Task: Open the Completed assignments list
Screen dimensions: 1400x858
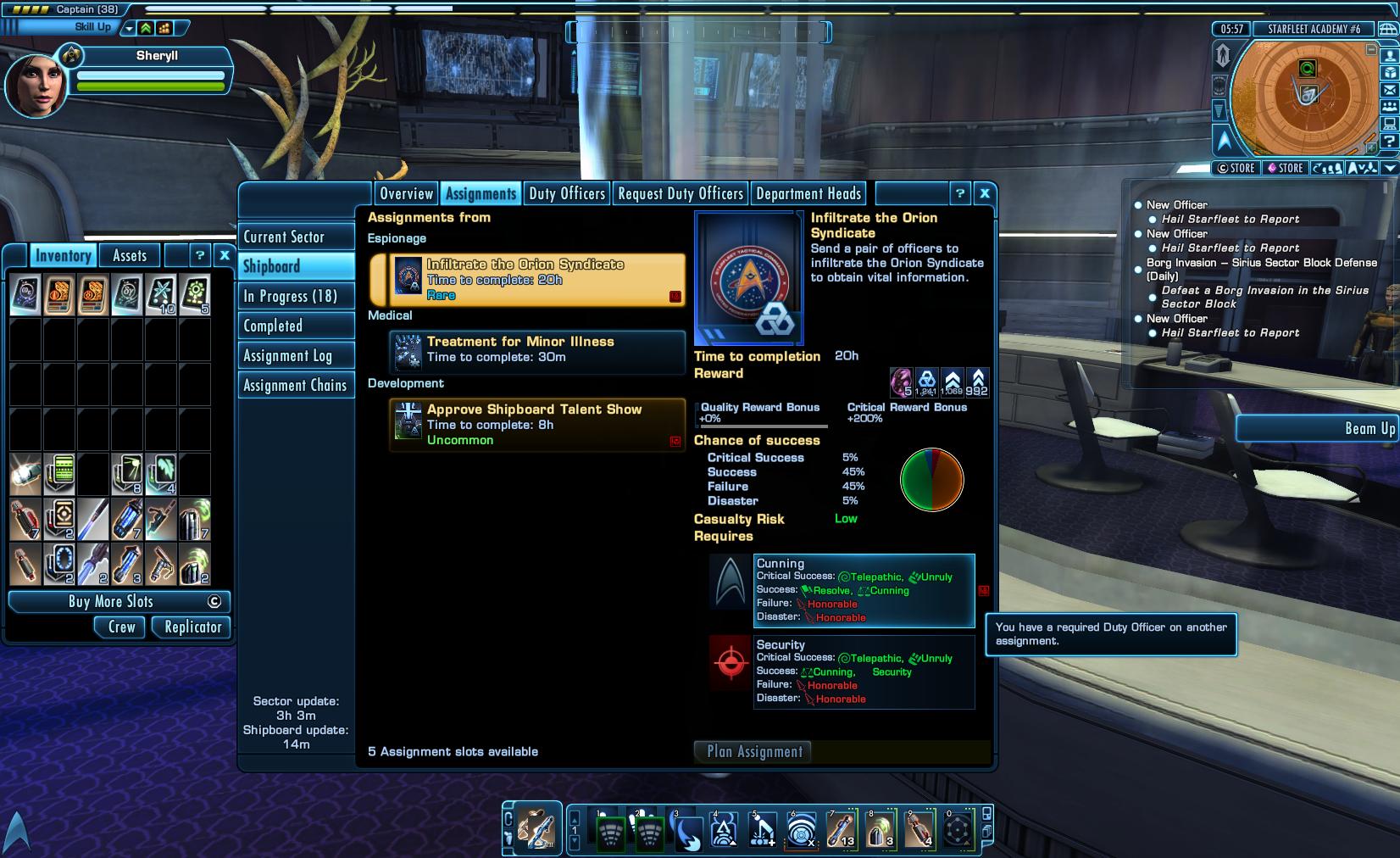Action: tap(296, 326)
